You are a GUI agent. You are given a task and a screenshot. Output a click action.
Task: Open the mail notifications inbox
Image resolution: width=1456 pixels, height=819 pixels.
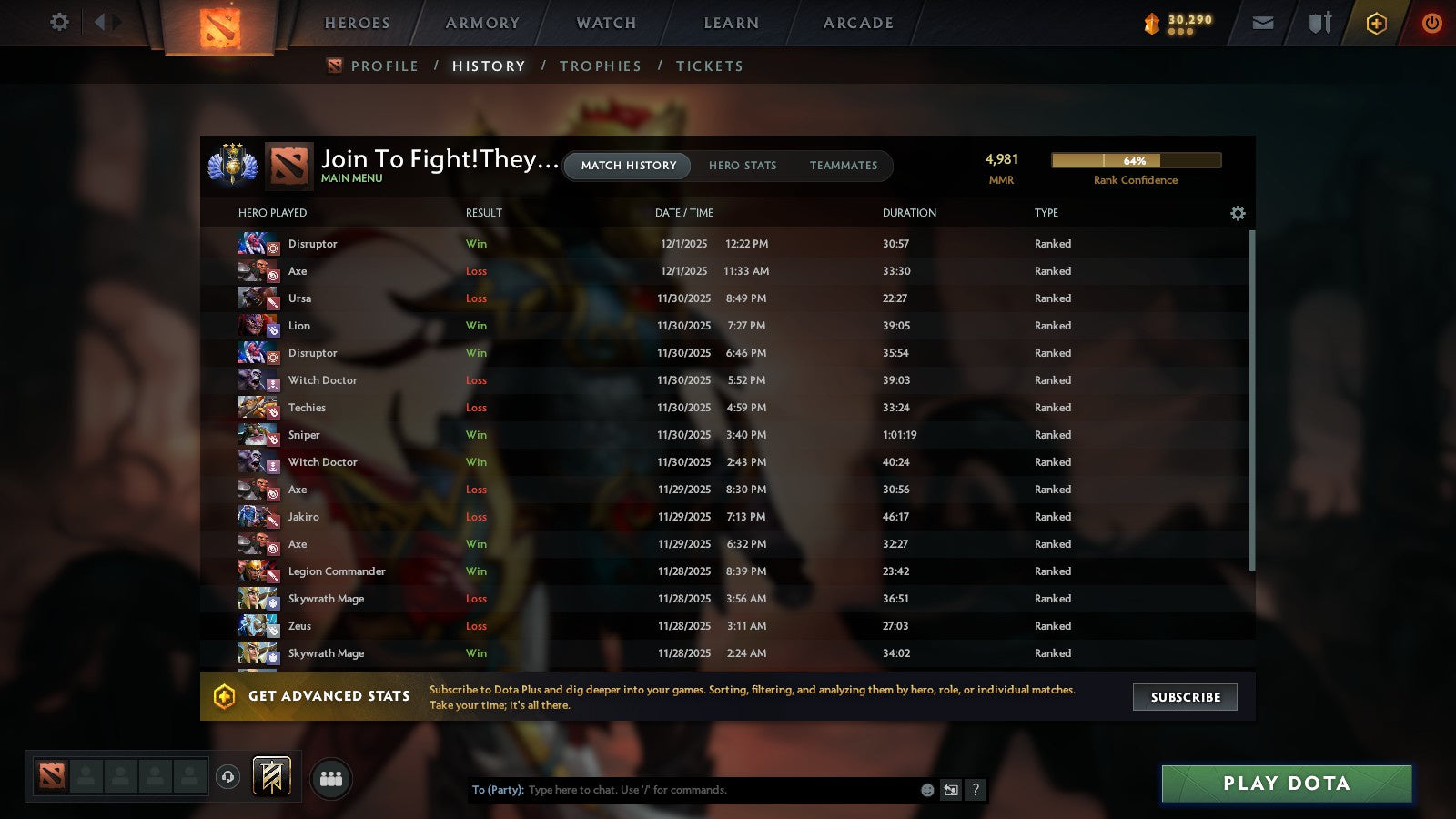pyautogui.click(x=1263, y=23)
